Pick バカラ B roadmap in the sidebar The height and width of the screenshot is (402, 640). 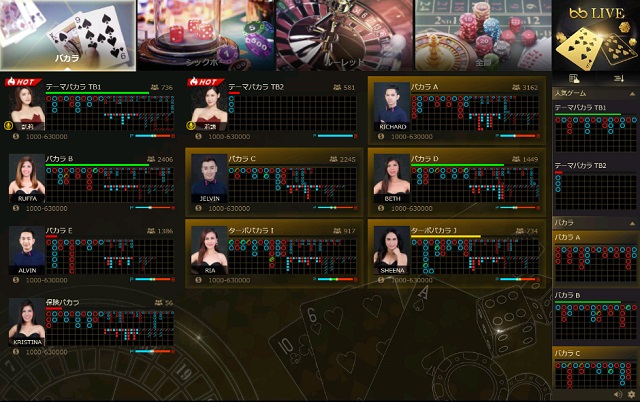(x=596, y=315)
